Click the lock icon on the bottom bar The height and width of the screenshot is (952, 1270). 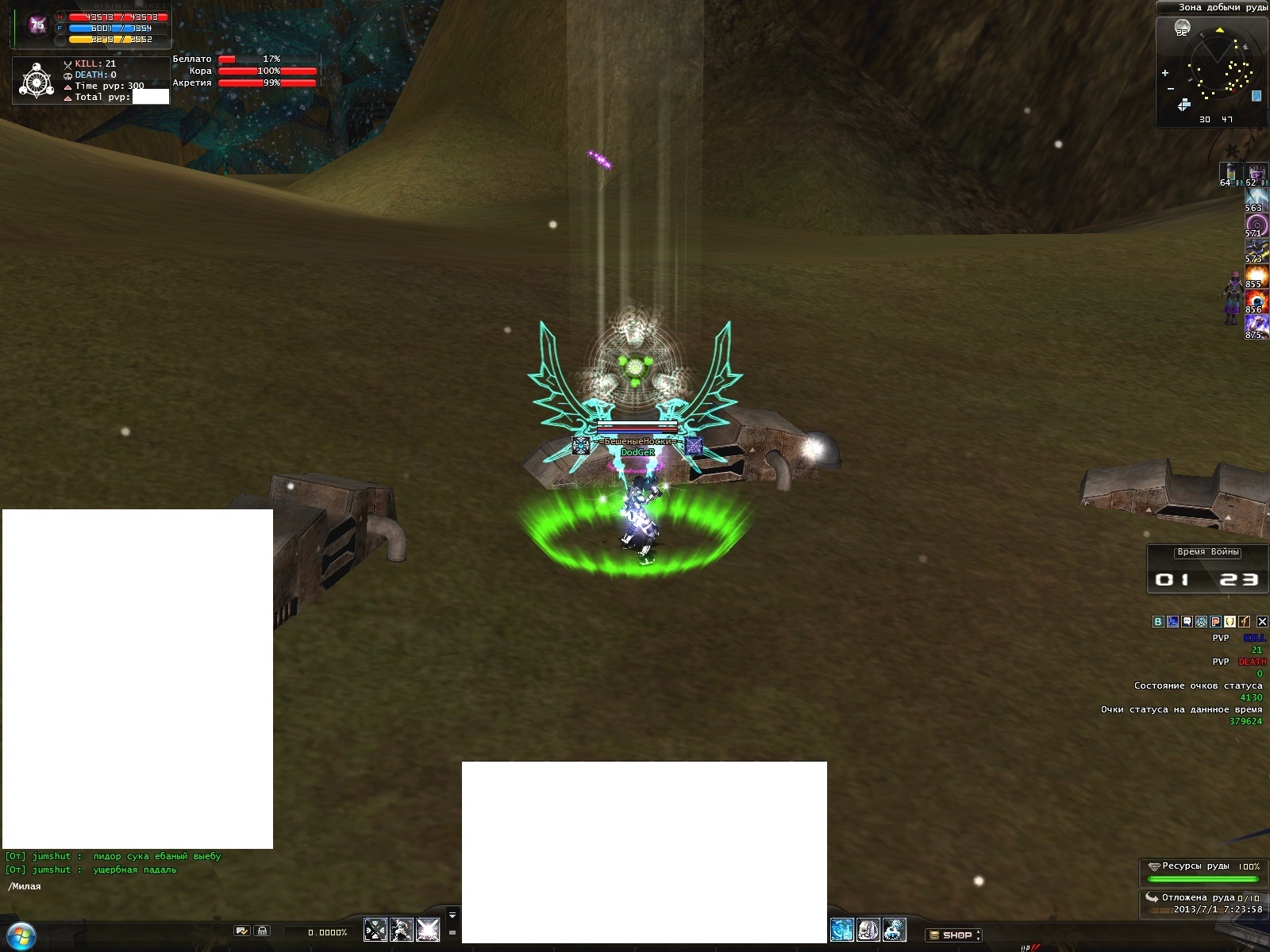point(263,931)
